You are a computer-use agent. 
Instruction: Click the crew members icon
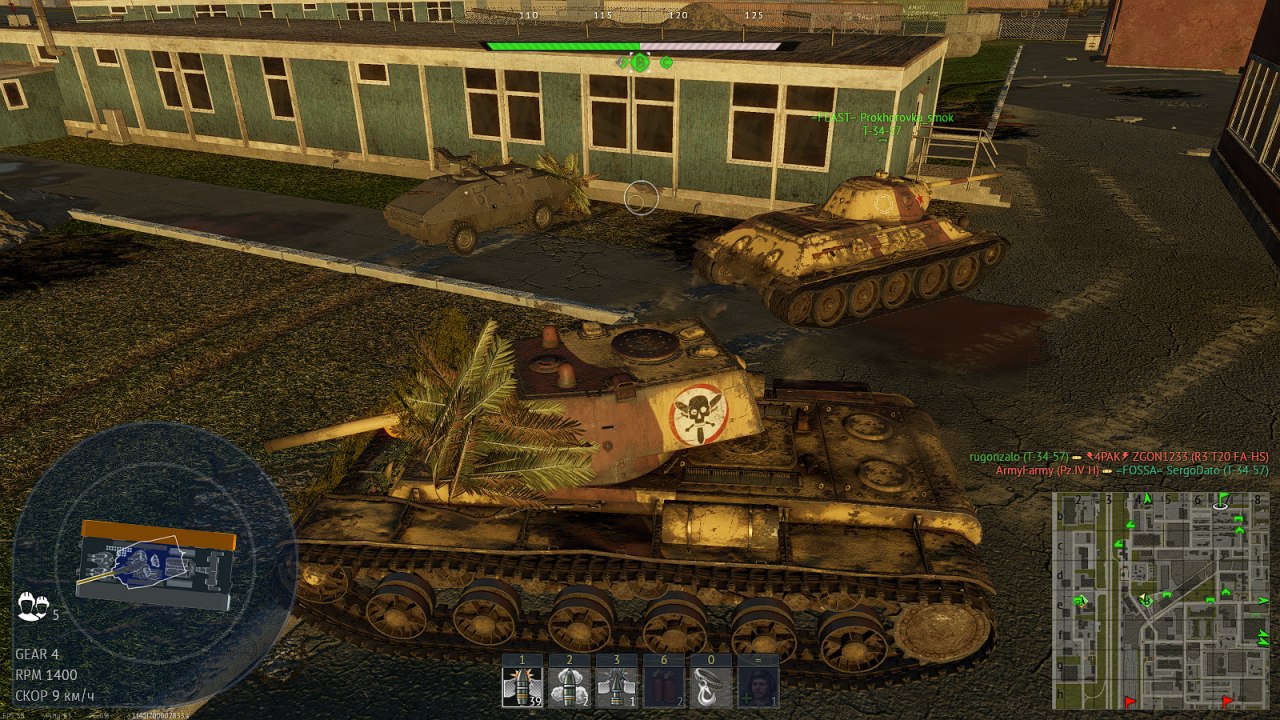(x=32, y=606)
